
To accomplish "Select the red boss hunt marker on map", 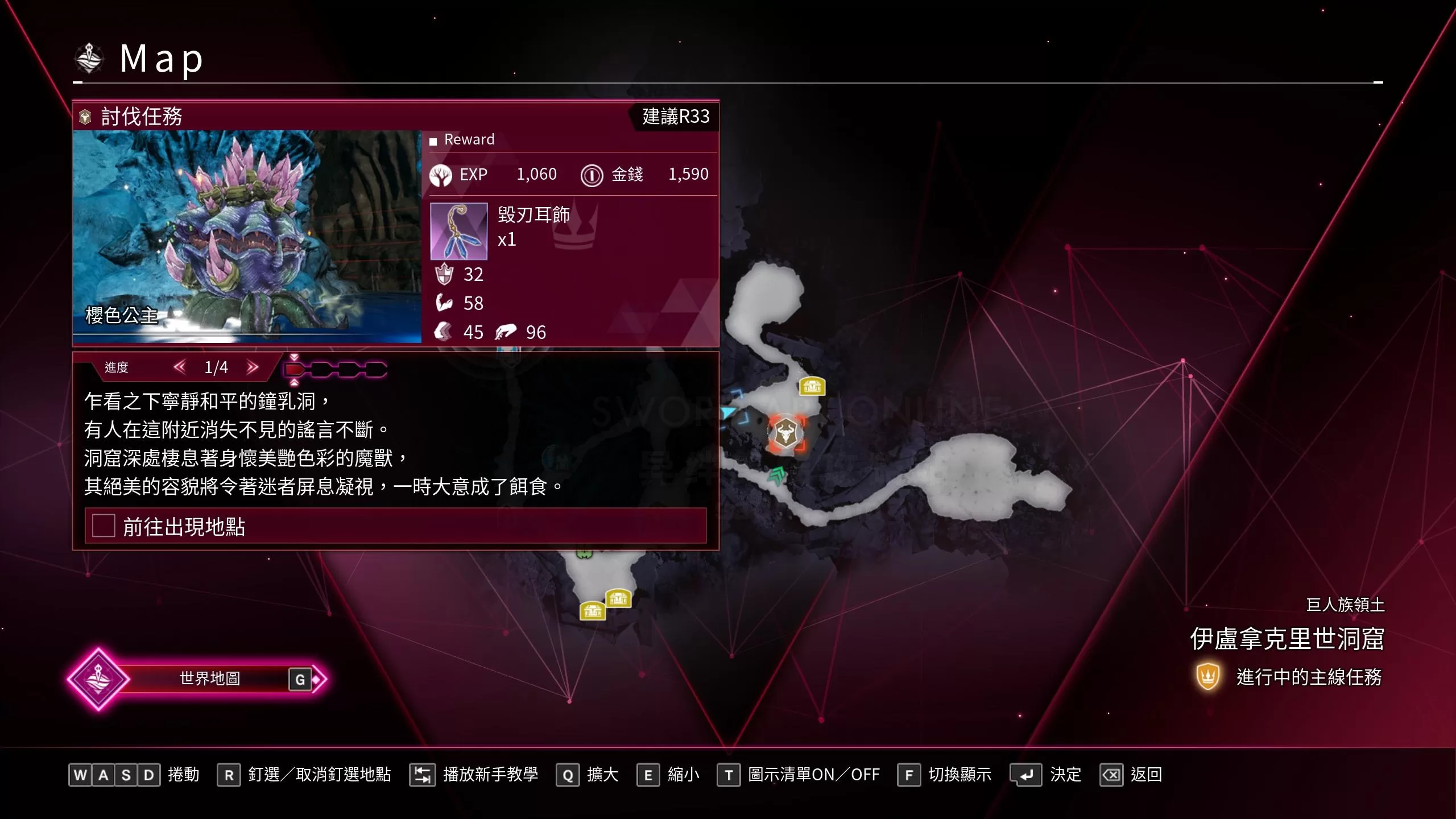I will [x=785, y=433].
